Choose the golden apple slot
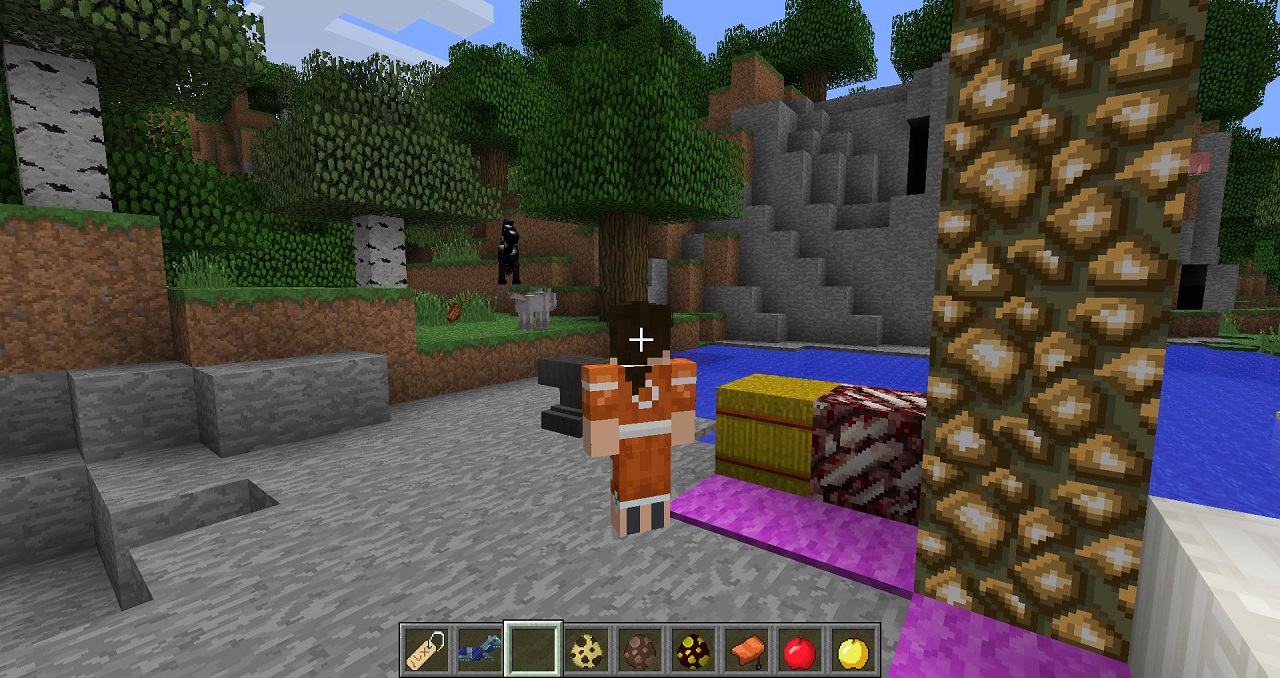 coord(852,651)
